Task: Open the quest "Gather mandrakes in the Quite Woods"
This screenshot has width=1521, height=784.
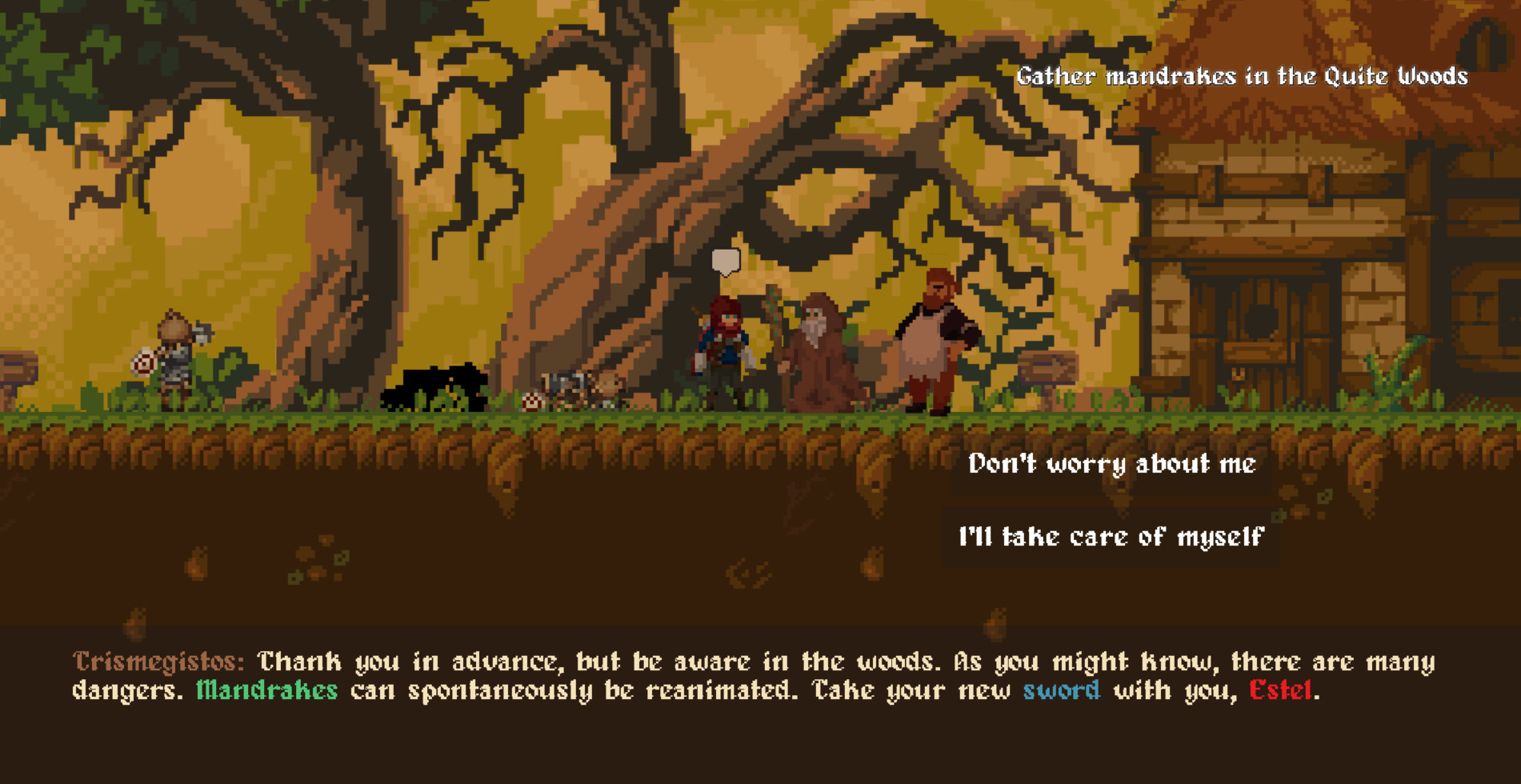Action: tap(1241, 77)
